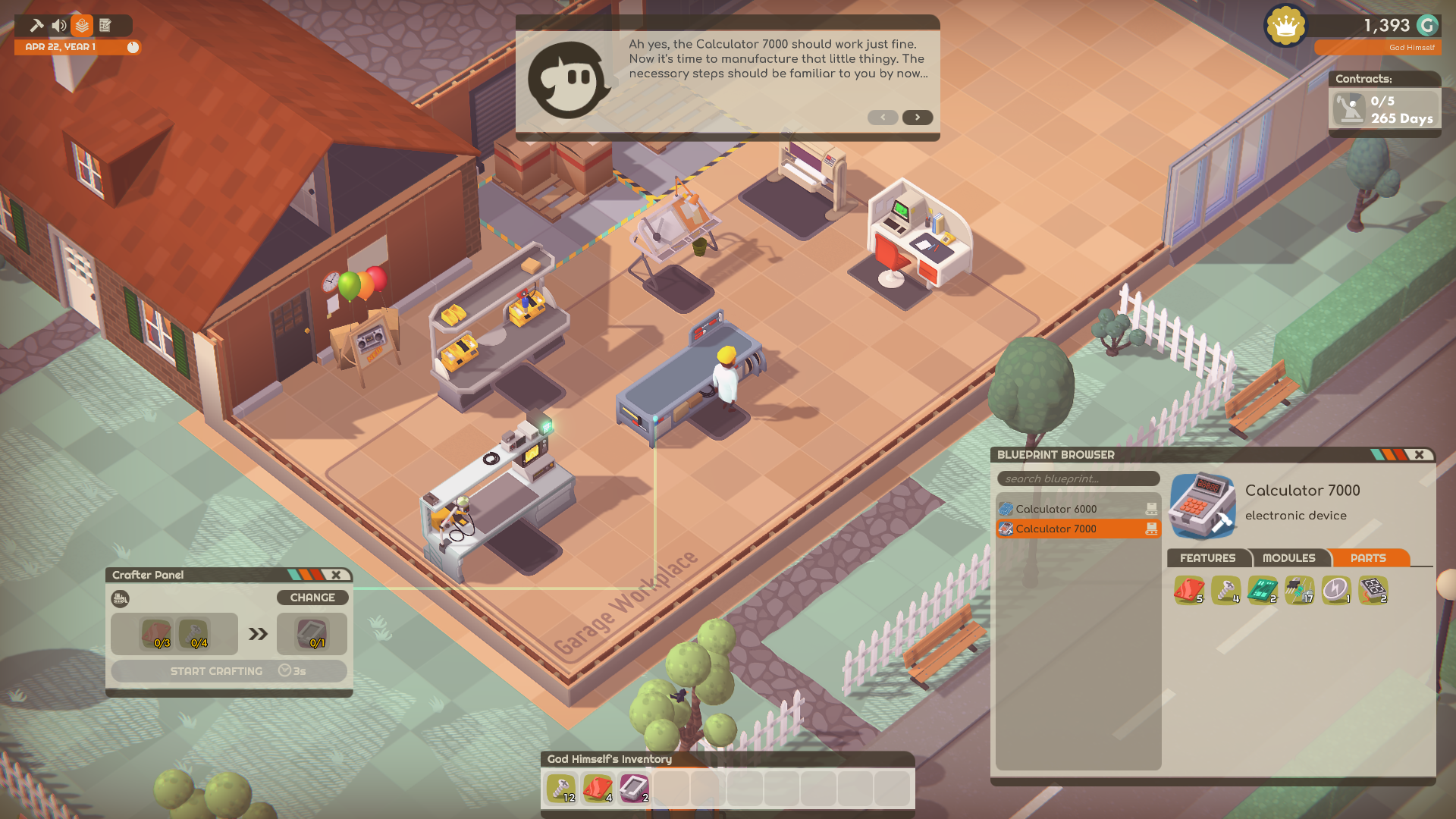Select the screws stack in inventory
Image resolution: width=1456 pixels, height=819 pixels.
point(561,789)
